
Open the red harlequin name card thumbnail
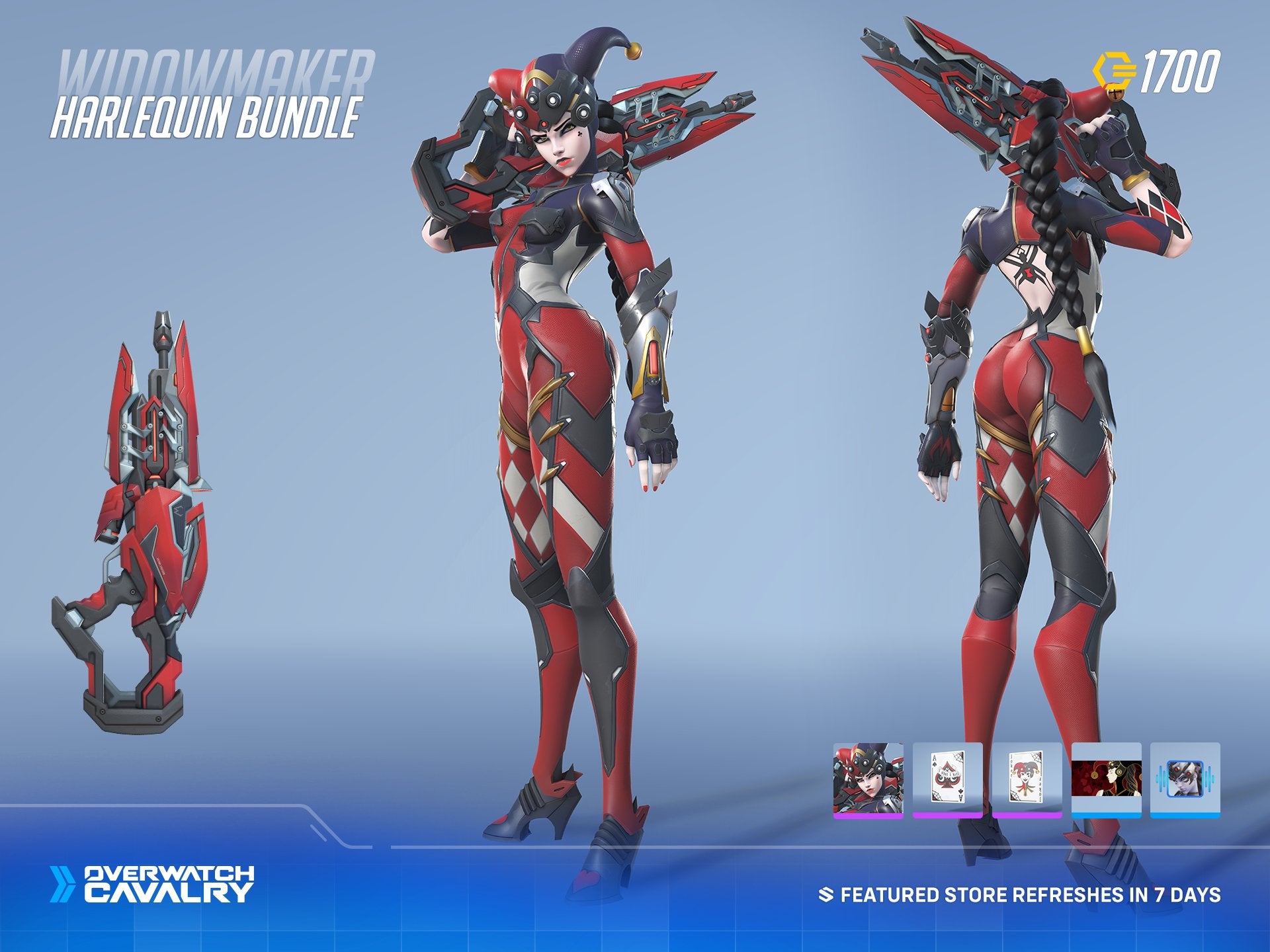(1106, 779)
